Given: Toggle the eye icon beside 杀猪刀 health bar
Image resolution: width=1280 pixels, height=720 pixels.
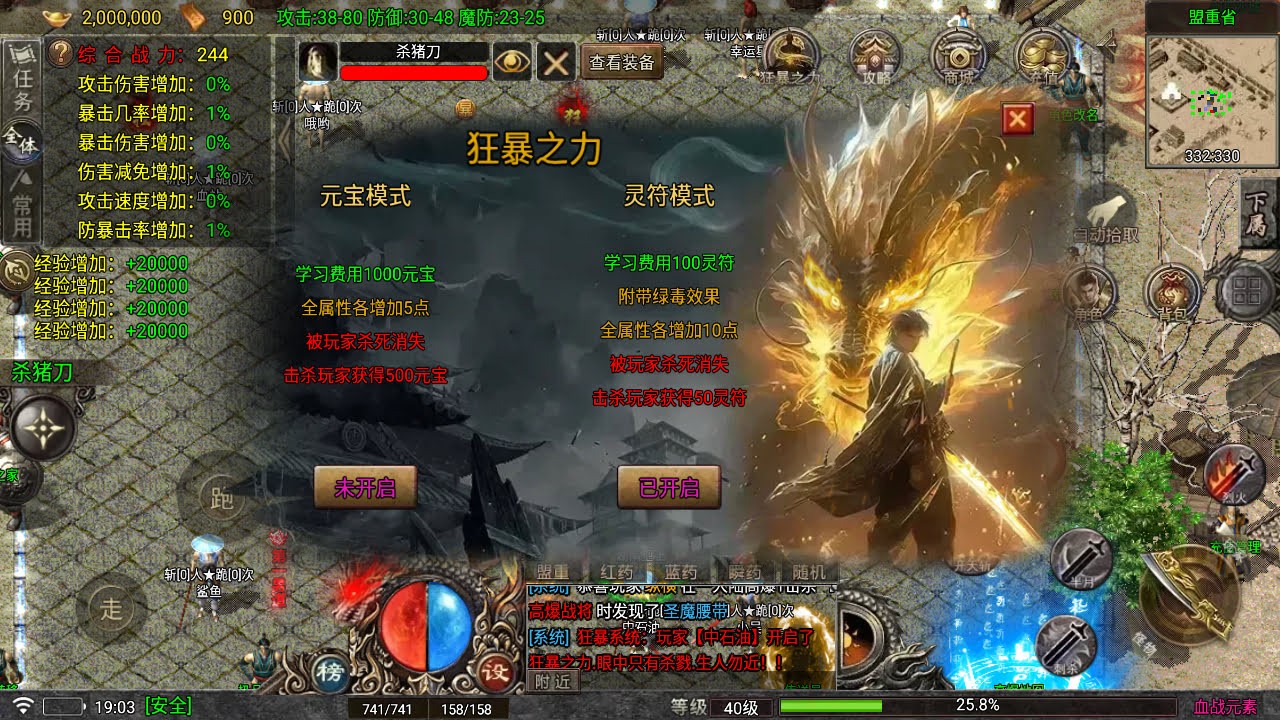Looking at the screenshot, I should pyautogui.click(x=510, y=62).
